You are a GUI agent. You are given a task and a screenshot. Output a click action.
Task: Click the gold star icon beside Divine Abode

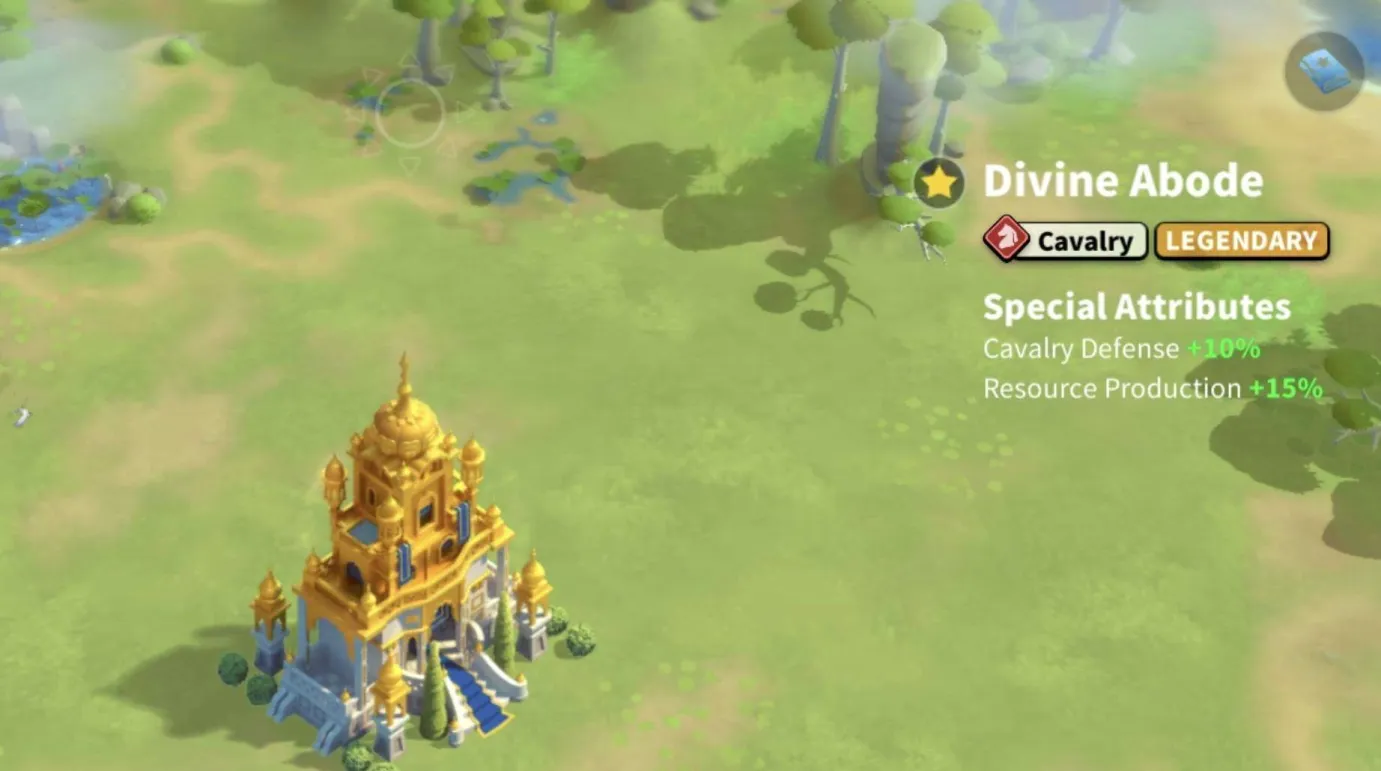click(x=938, y=183)
